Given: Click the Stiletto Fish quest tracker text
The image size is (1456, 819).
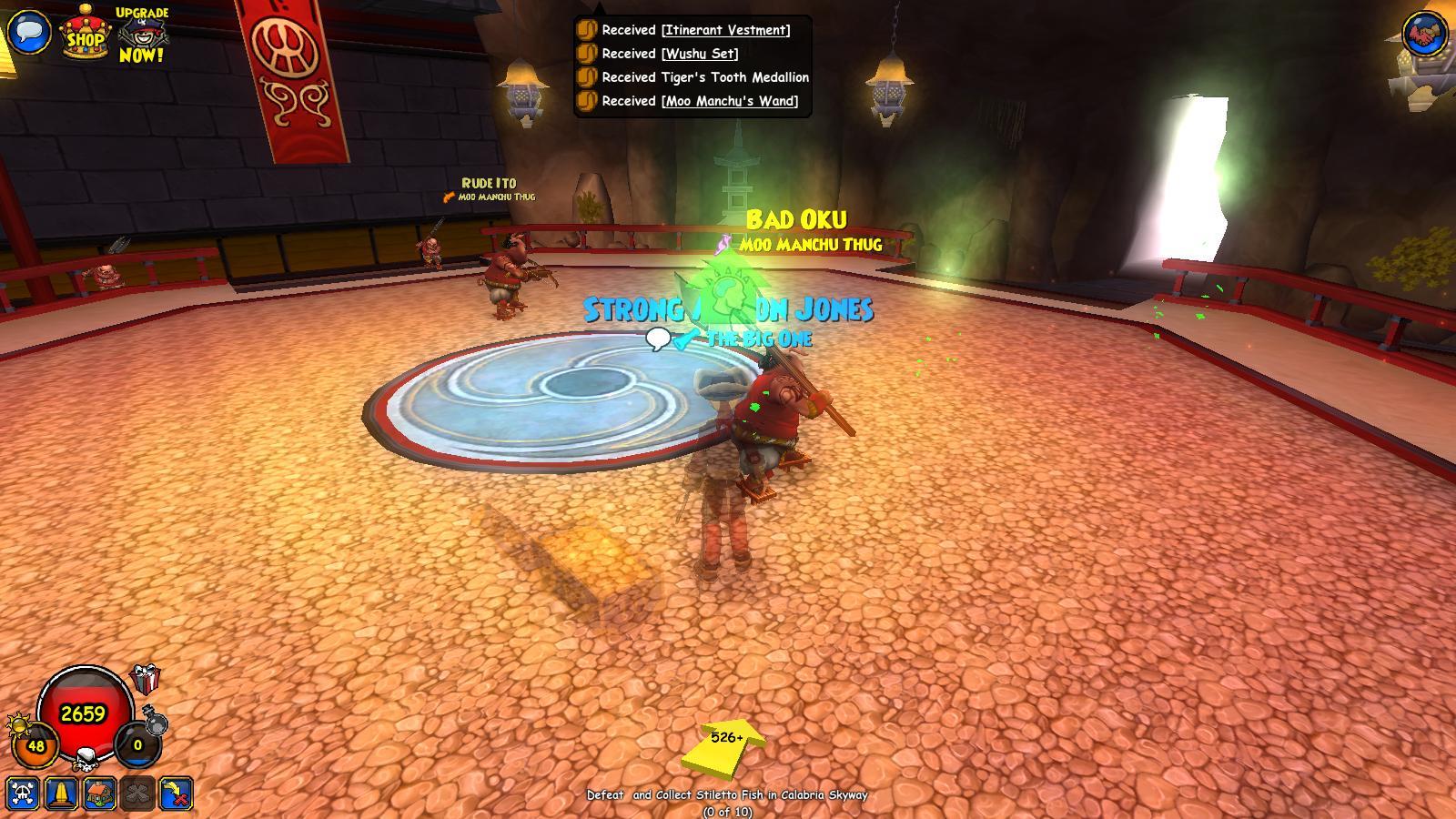Looking at the screenshot, I should click(x=728, y=794).
